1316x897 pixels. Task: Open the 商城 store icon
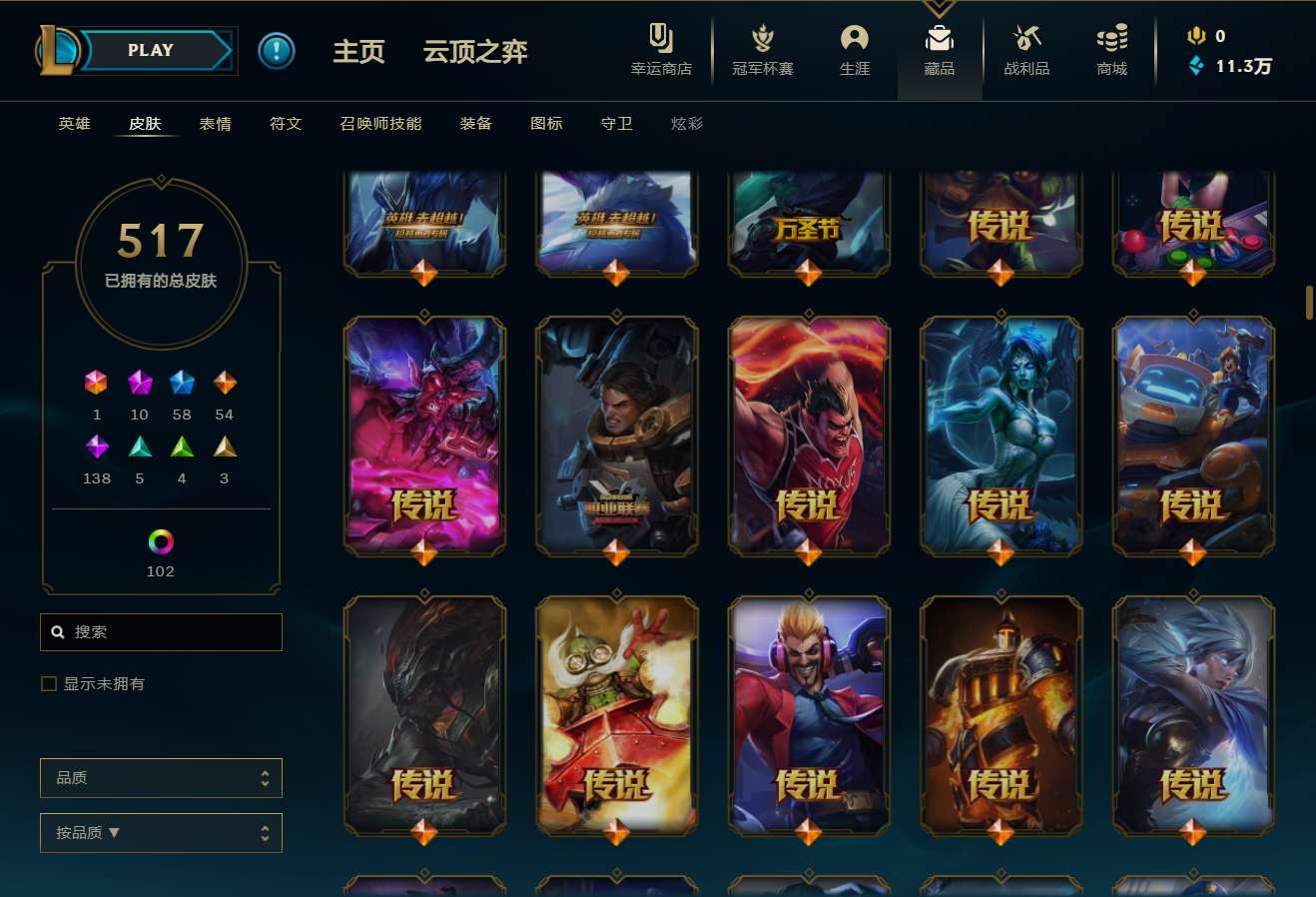(x=1110, y=50)
